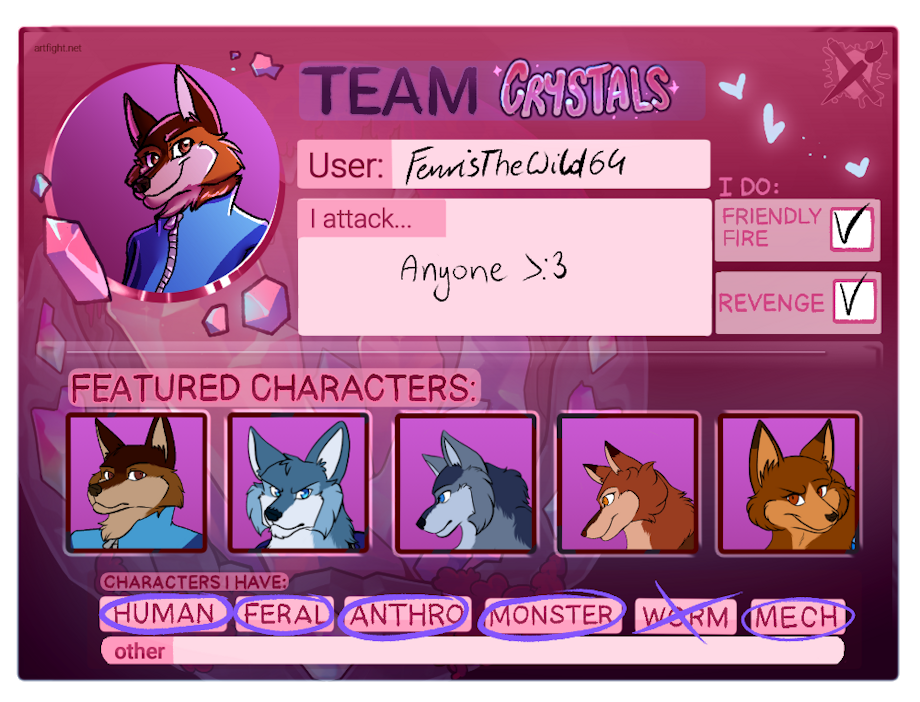
Task: Select the ANTHRO character tag
Action: [406, 615]
